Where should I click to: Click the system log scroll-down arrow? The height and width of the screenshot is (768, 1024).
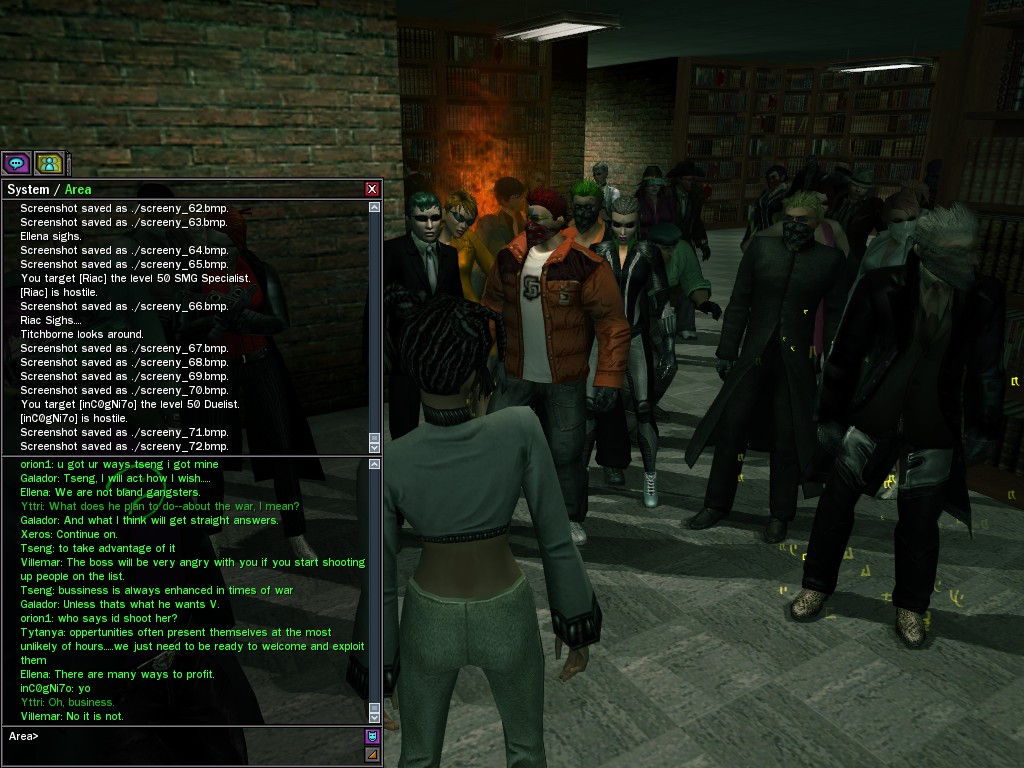pyautogui.click(x=375, y=446)
